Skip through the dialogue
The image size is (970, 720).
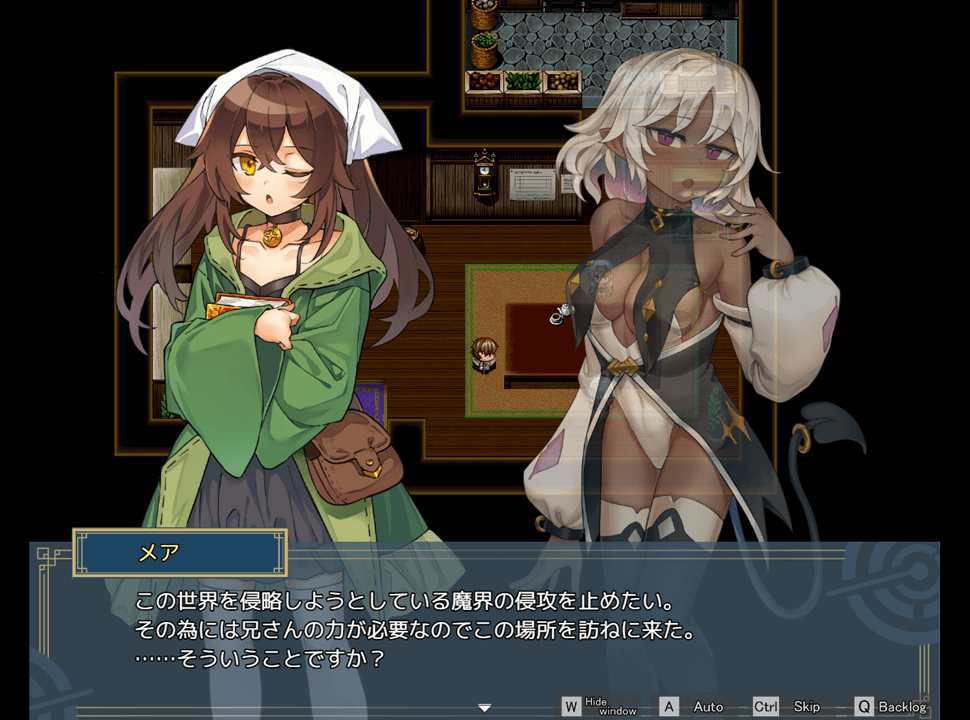pos(789,707)
